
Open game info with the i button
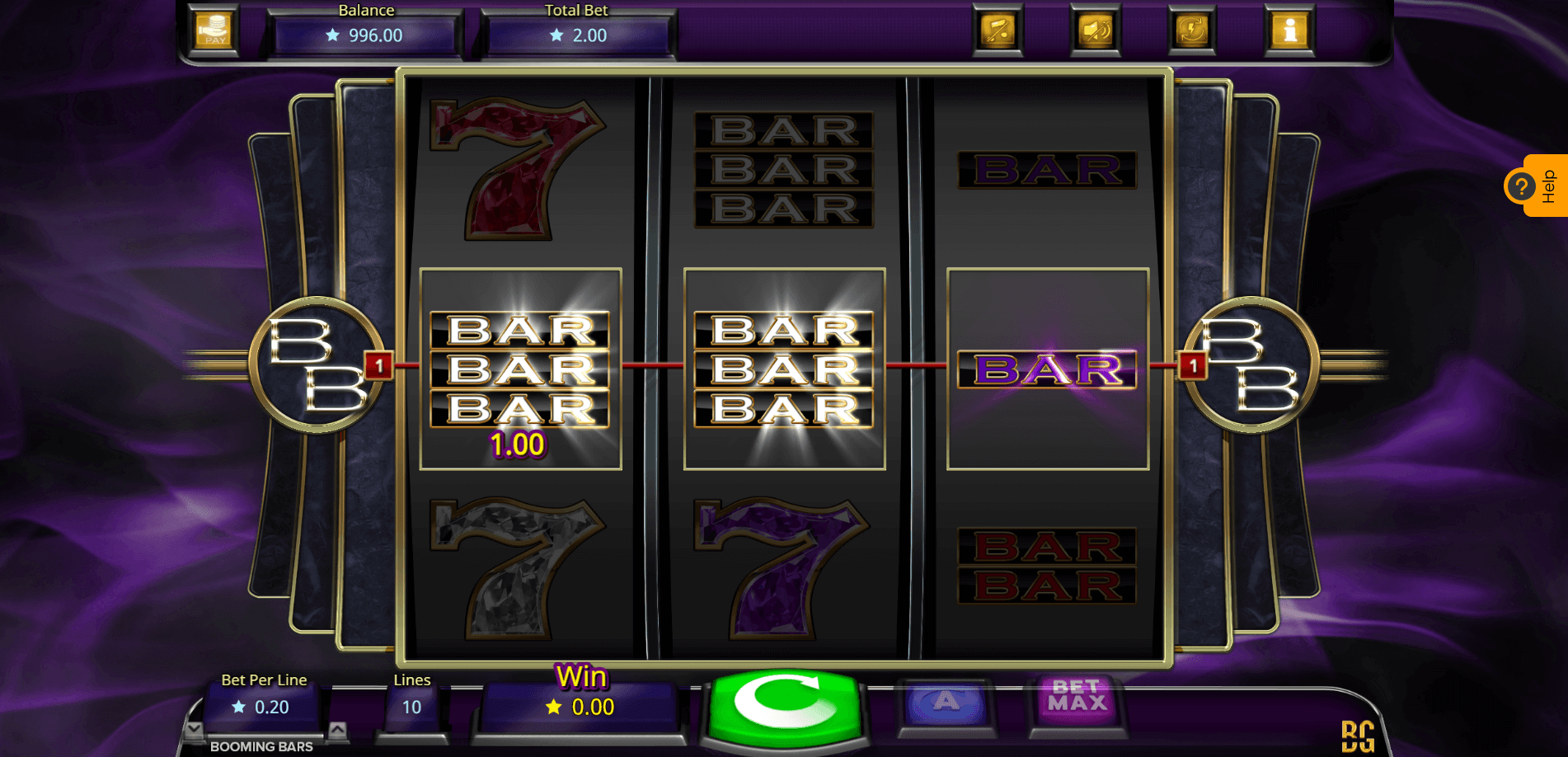tap(1289, 31)
